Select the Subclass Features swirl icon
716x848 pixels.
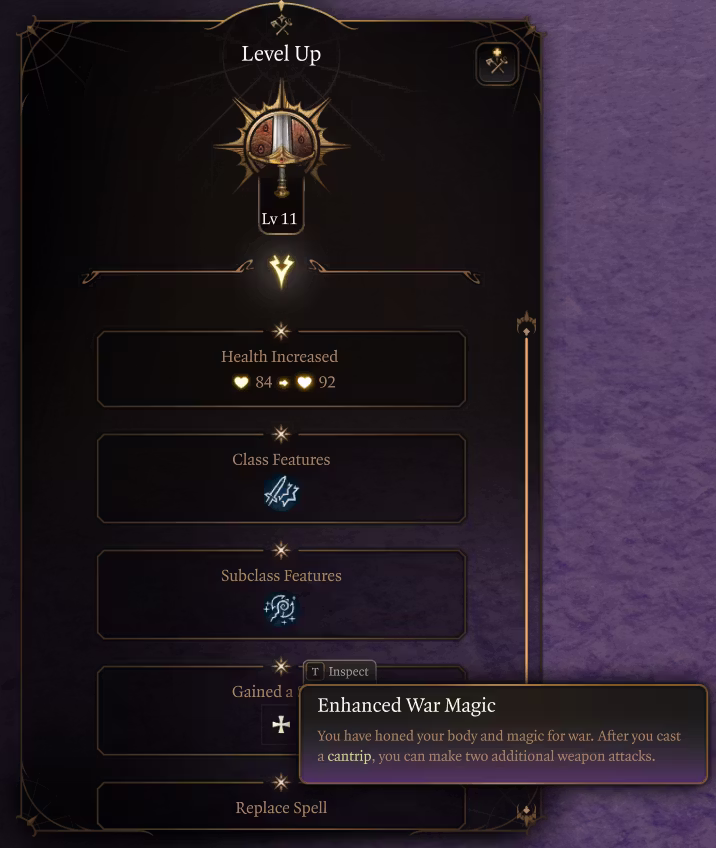[x=281, y=608]
